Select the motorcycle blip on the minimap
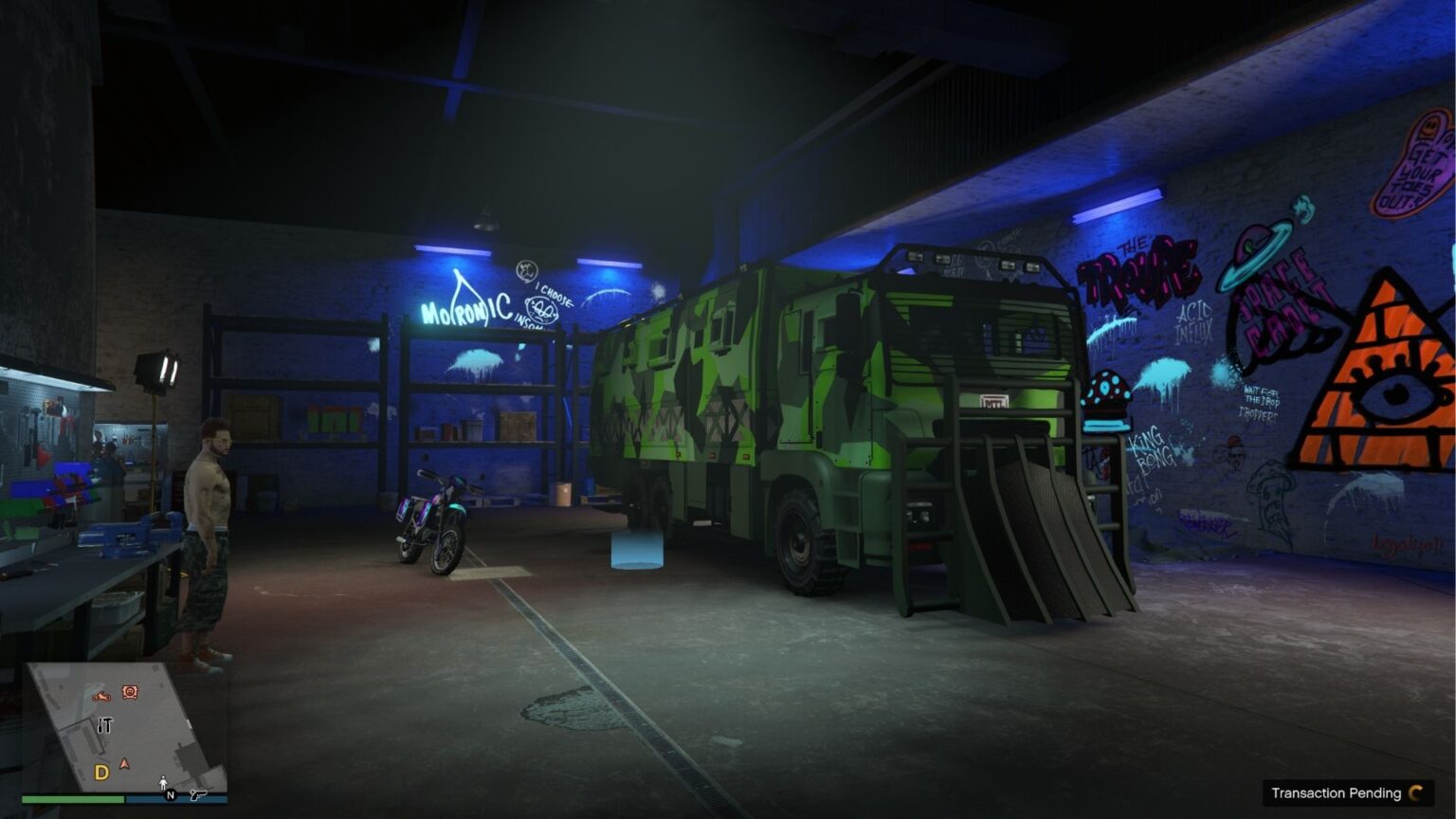Image resolution: width=1456 pixels, height=819 pixels. click(102, 697)
